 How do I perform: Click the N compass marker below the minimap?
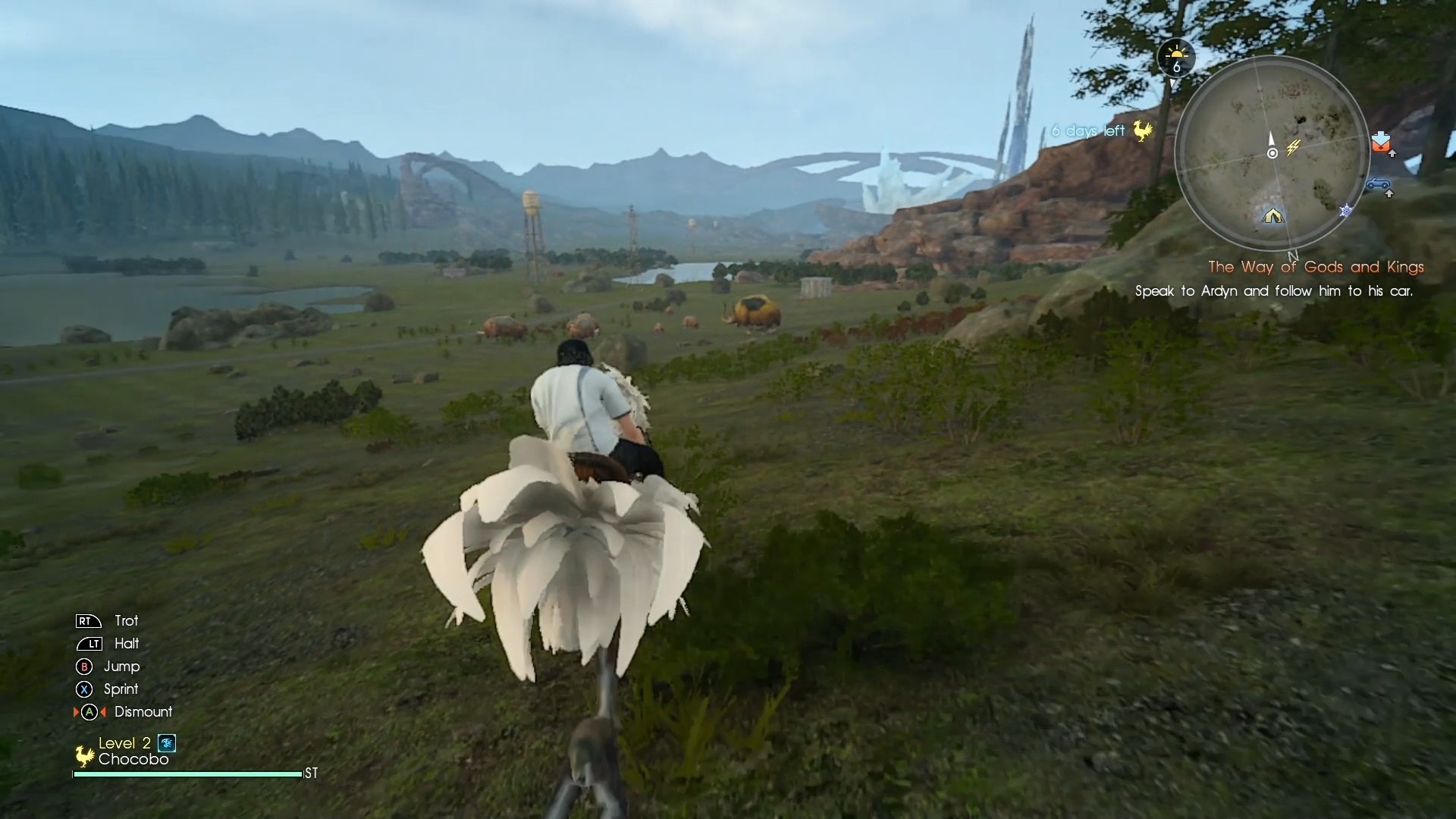click(x=1293, y=256)
